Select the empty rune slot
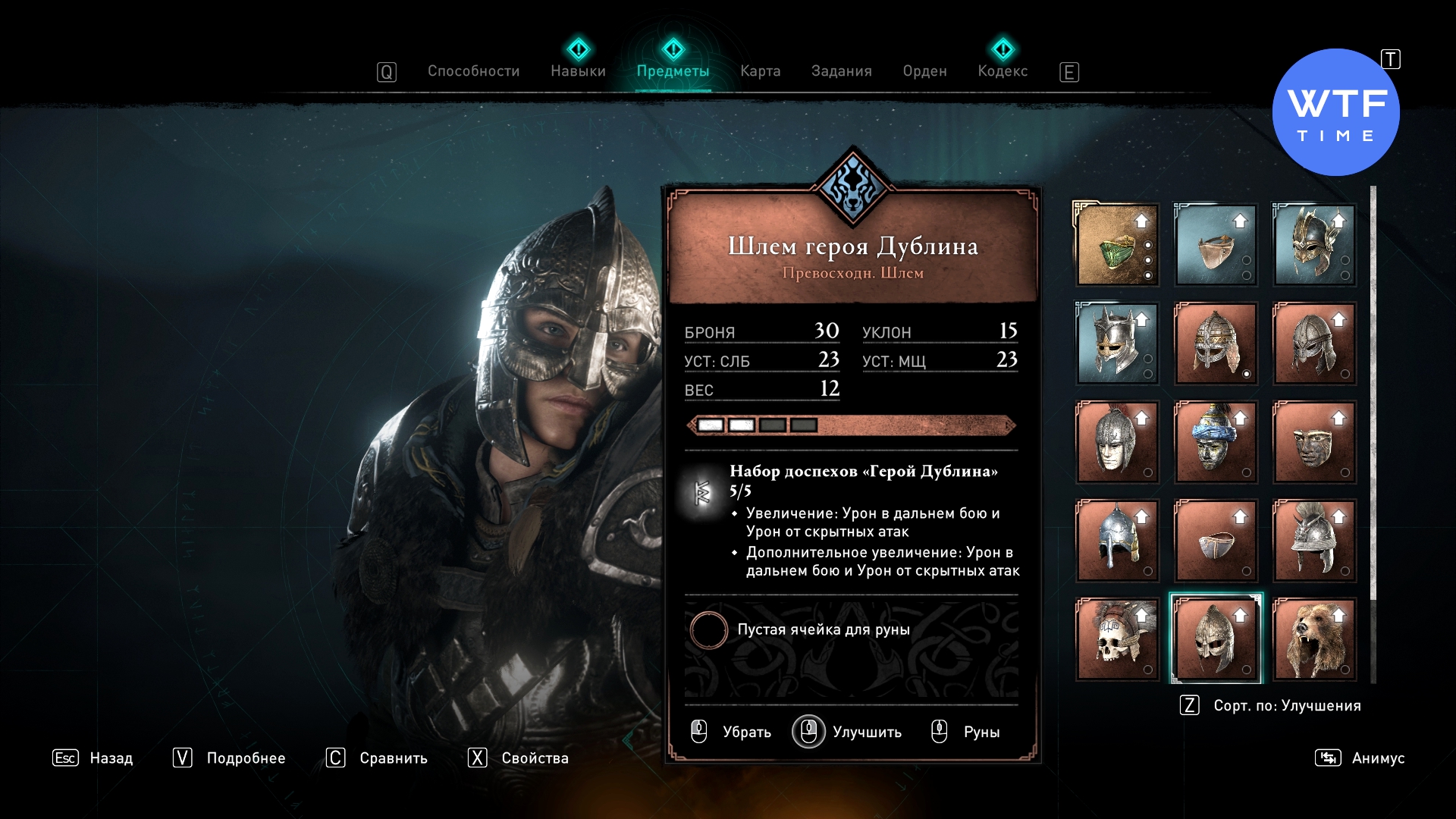This screenshot has height=819, width=1456. click(x=709, y=630)
